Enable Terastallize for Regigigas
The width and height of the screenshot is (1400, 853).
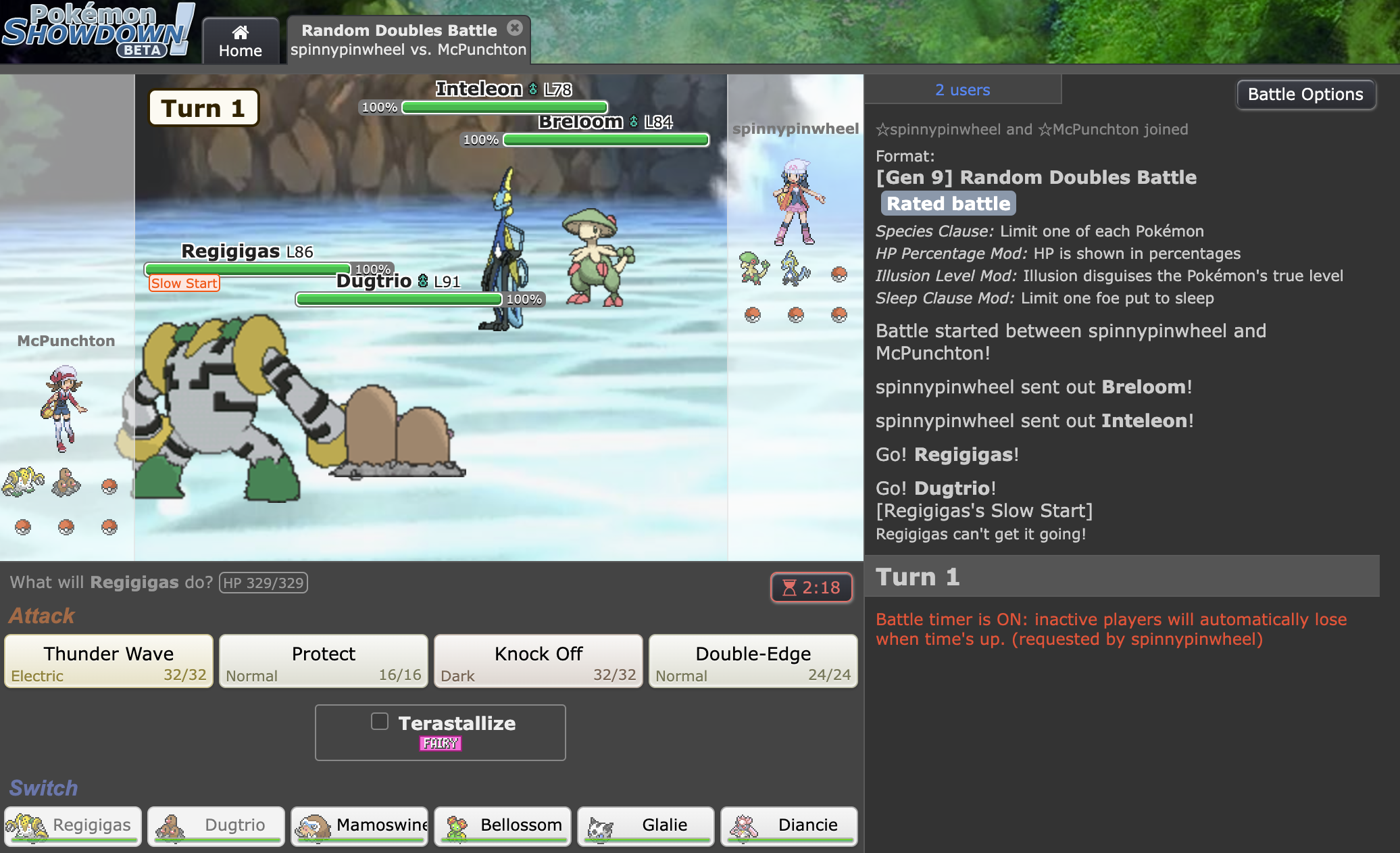click(379, 722)
